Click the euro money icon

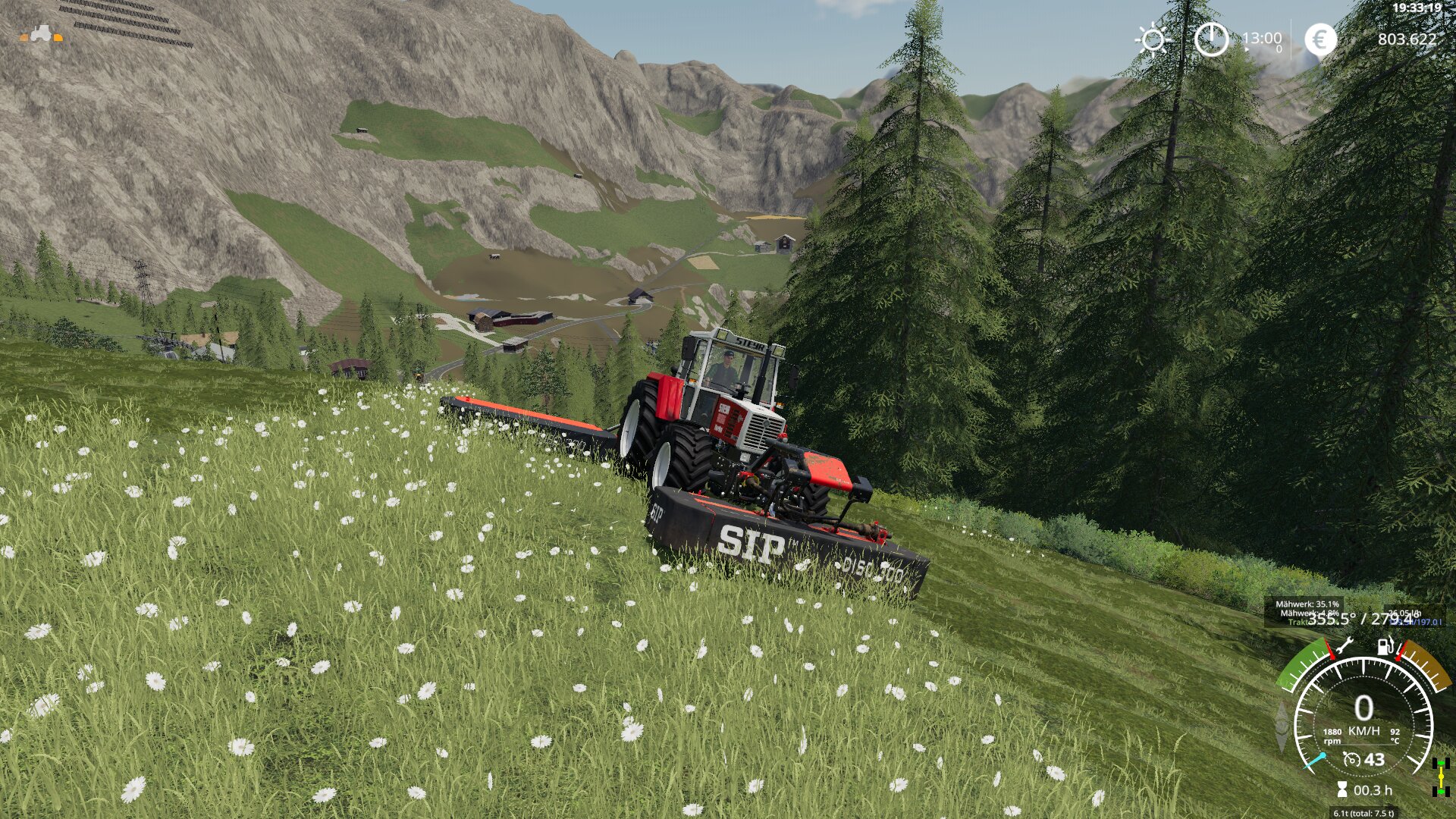tap(1320, 39)
